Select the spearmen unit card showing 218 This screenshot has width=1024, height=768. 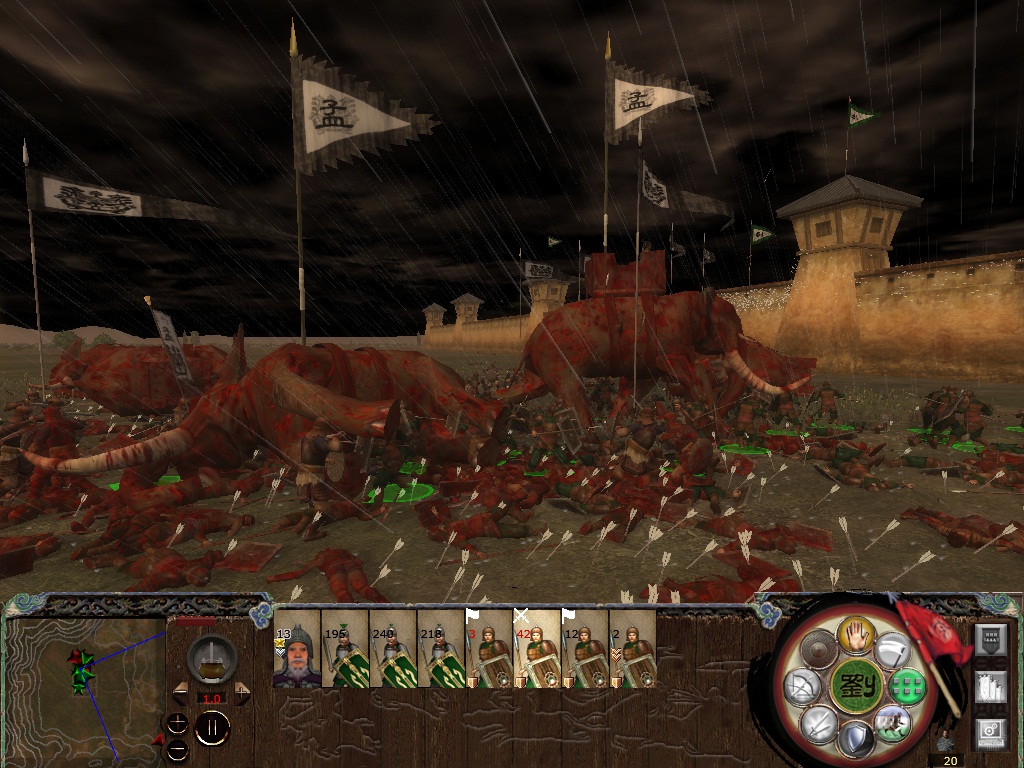441,649
